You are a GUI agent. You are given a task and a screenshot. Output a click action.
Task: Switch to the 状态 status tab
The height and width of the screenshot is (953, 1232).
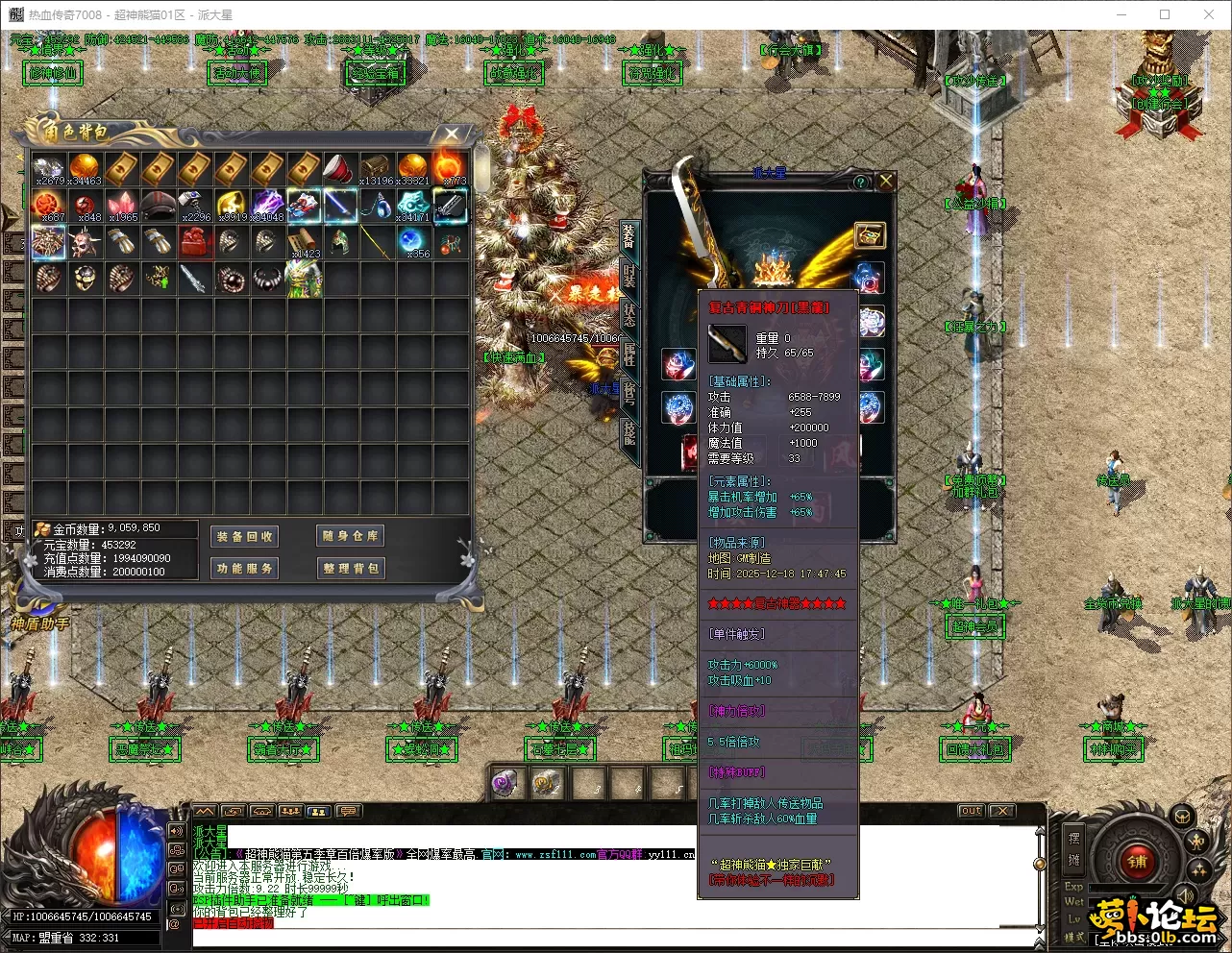pyautogui.click(x=628, y=313)
